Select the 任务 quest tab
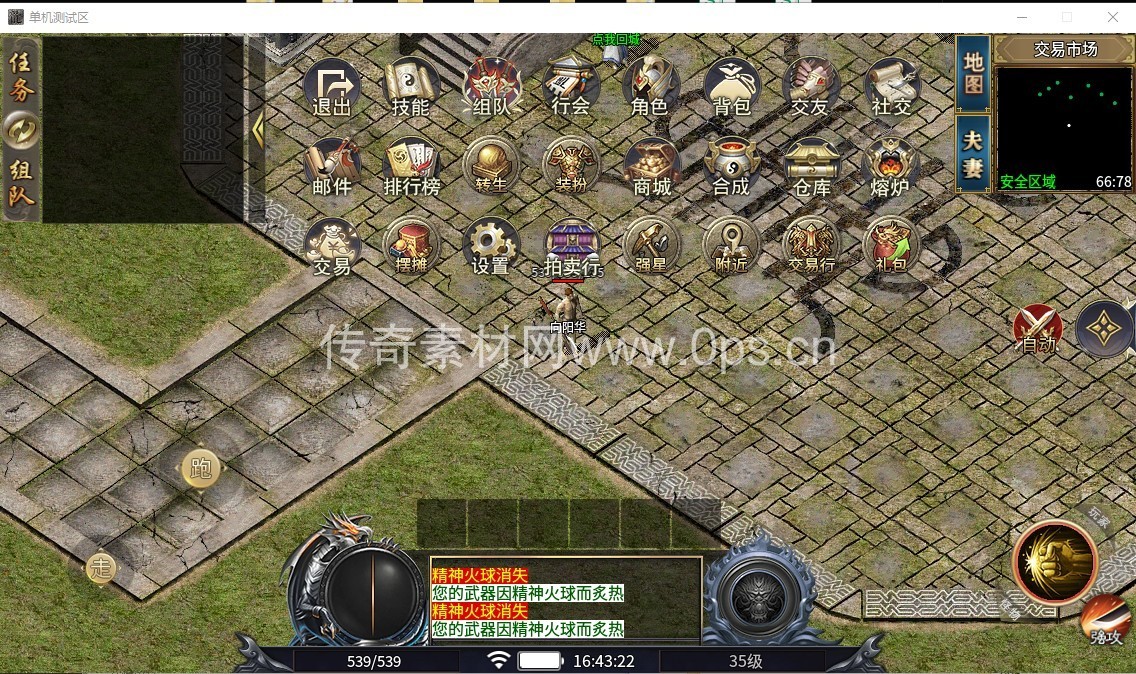 22,76
